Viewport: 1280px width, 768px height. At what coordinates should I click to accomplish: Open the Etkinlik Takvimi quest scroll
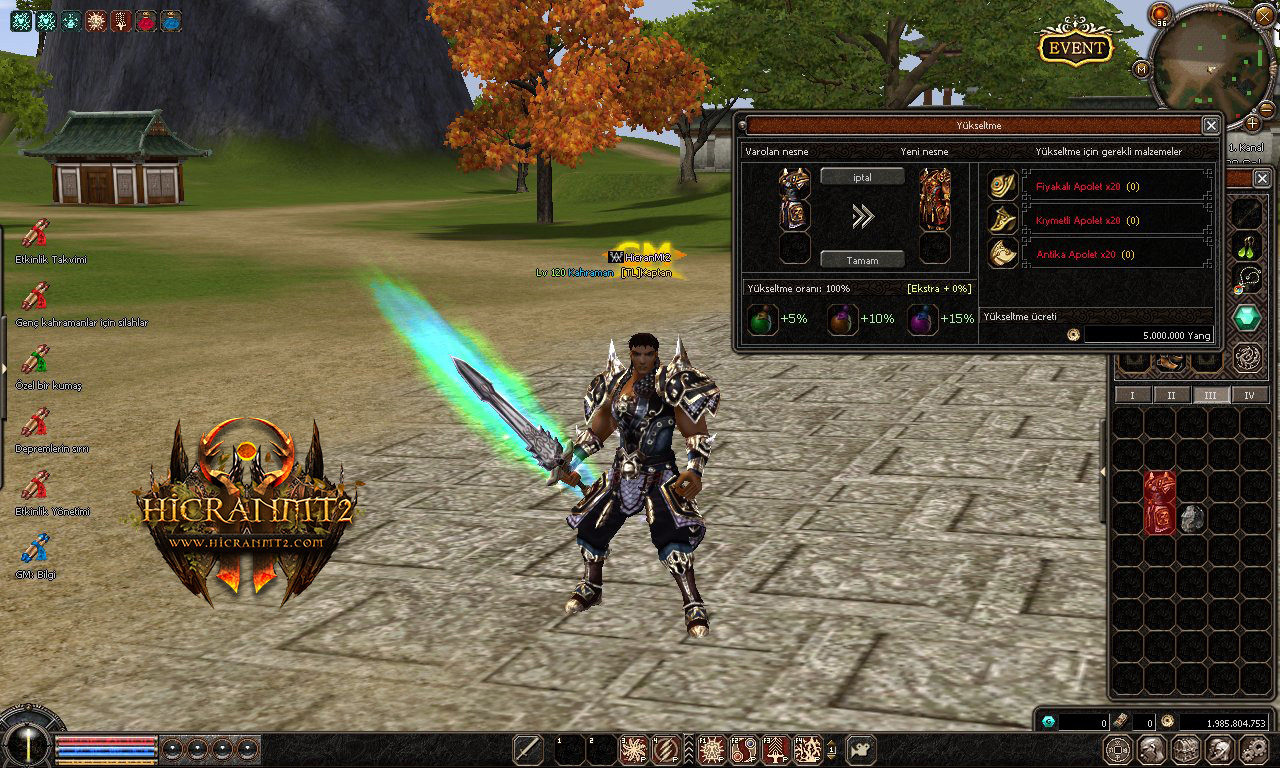(x=35, y=234)
